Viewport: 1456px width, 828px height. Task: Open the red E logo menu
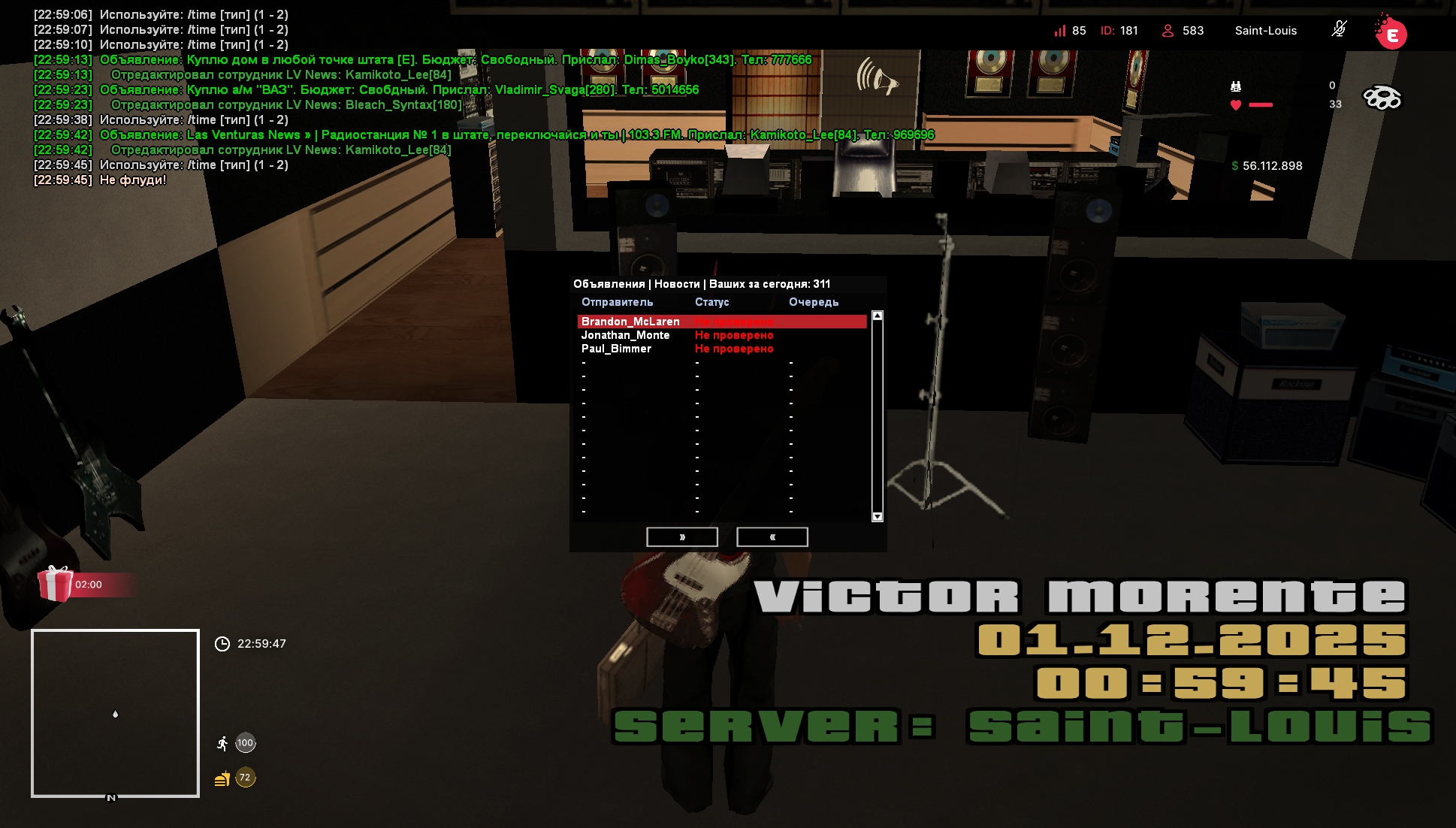1391,34
